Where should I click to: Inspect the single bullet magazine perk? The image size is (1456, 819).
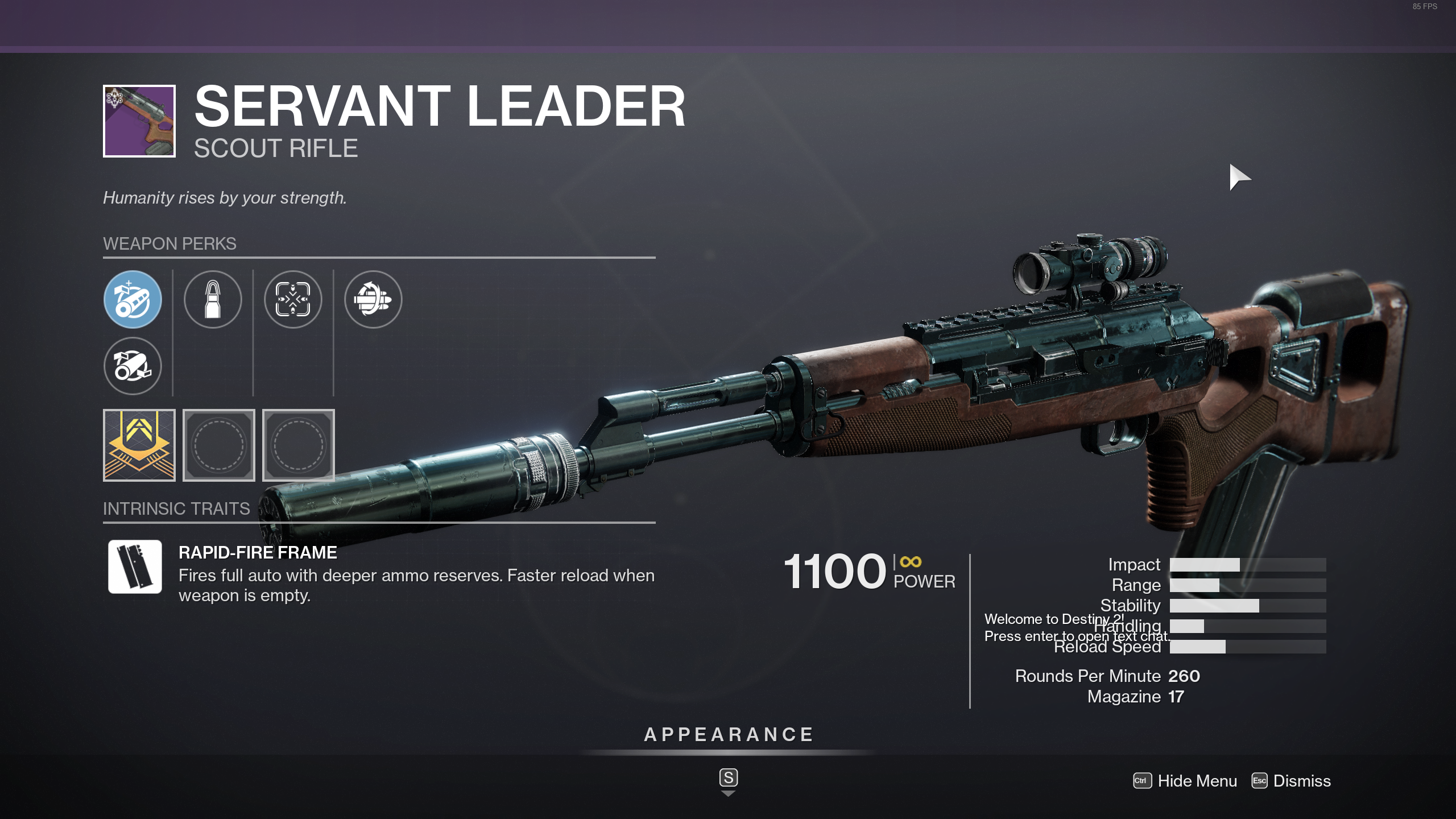(213, 299)
